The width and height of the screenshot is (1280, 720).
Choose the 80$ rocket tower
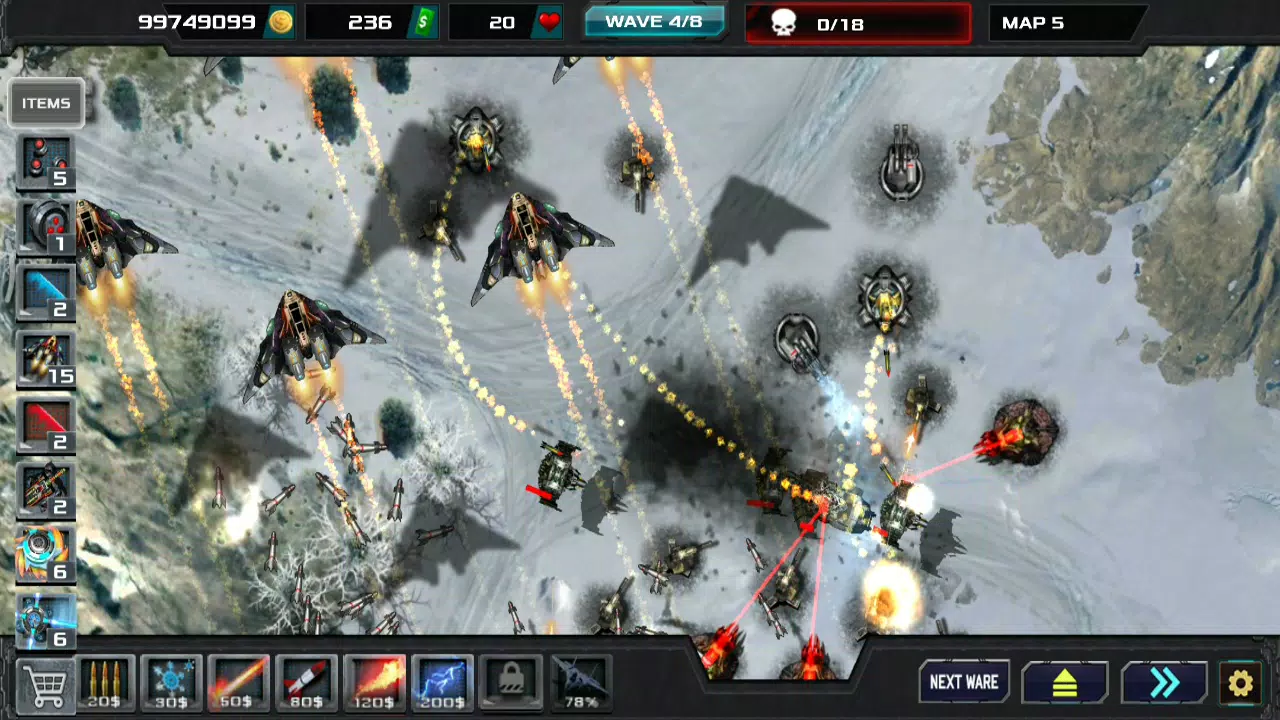click(306, 685)
